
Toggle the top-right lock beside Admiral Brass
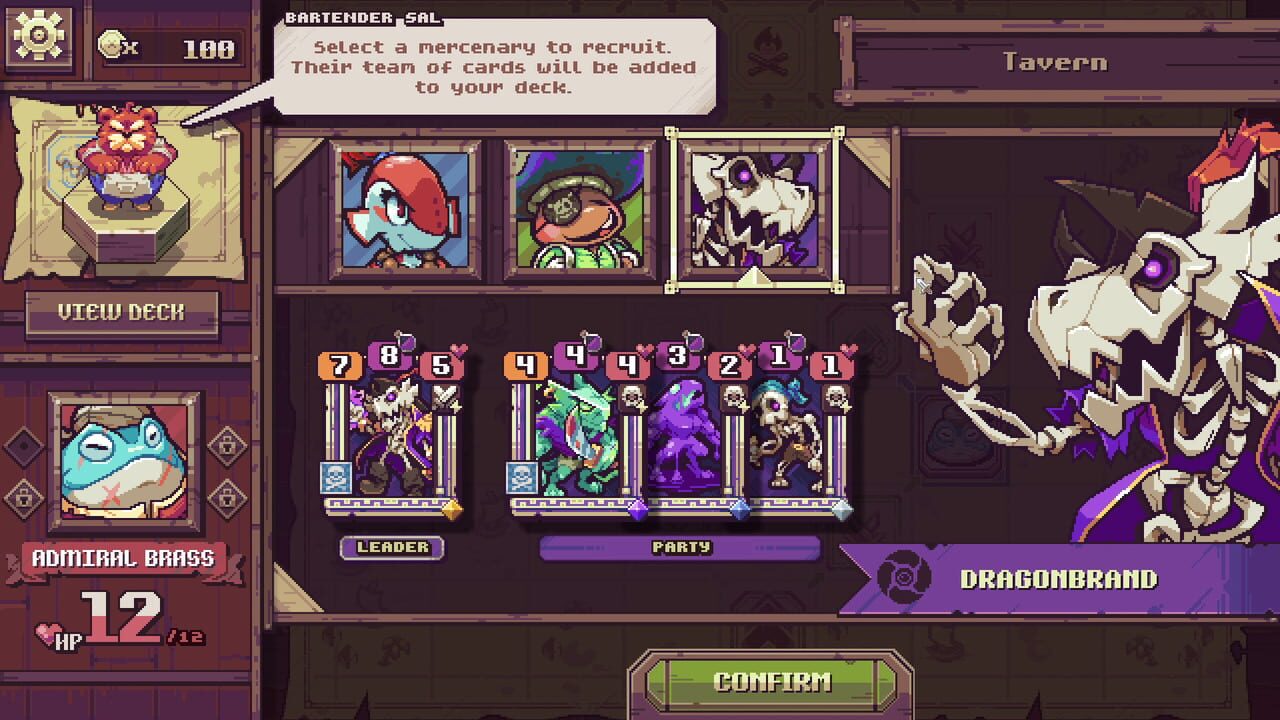click(x=226, y=445)
